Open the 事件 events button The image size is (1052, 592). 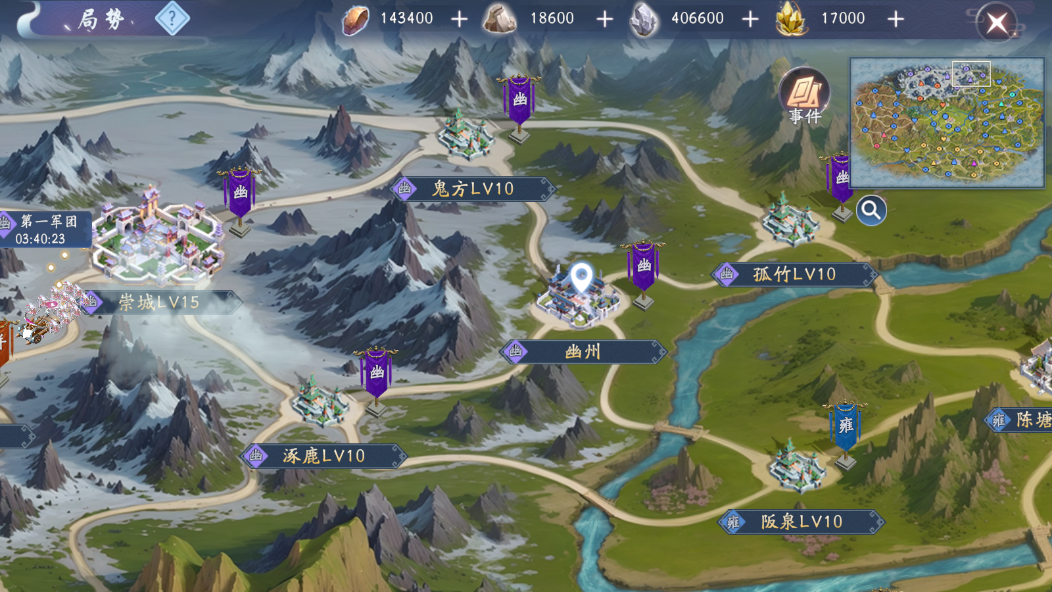coord(804,97)
